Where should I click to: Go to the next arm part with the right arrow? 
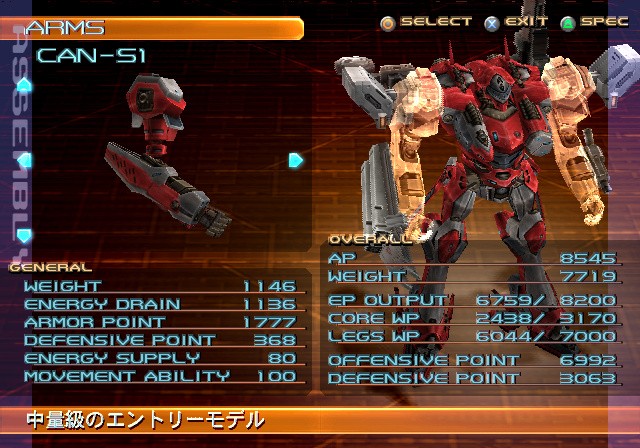296,160
